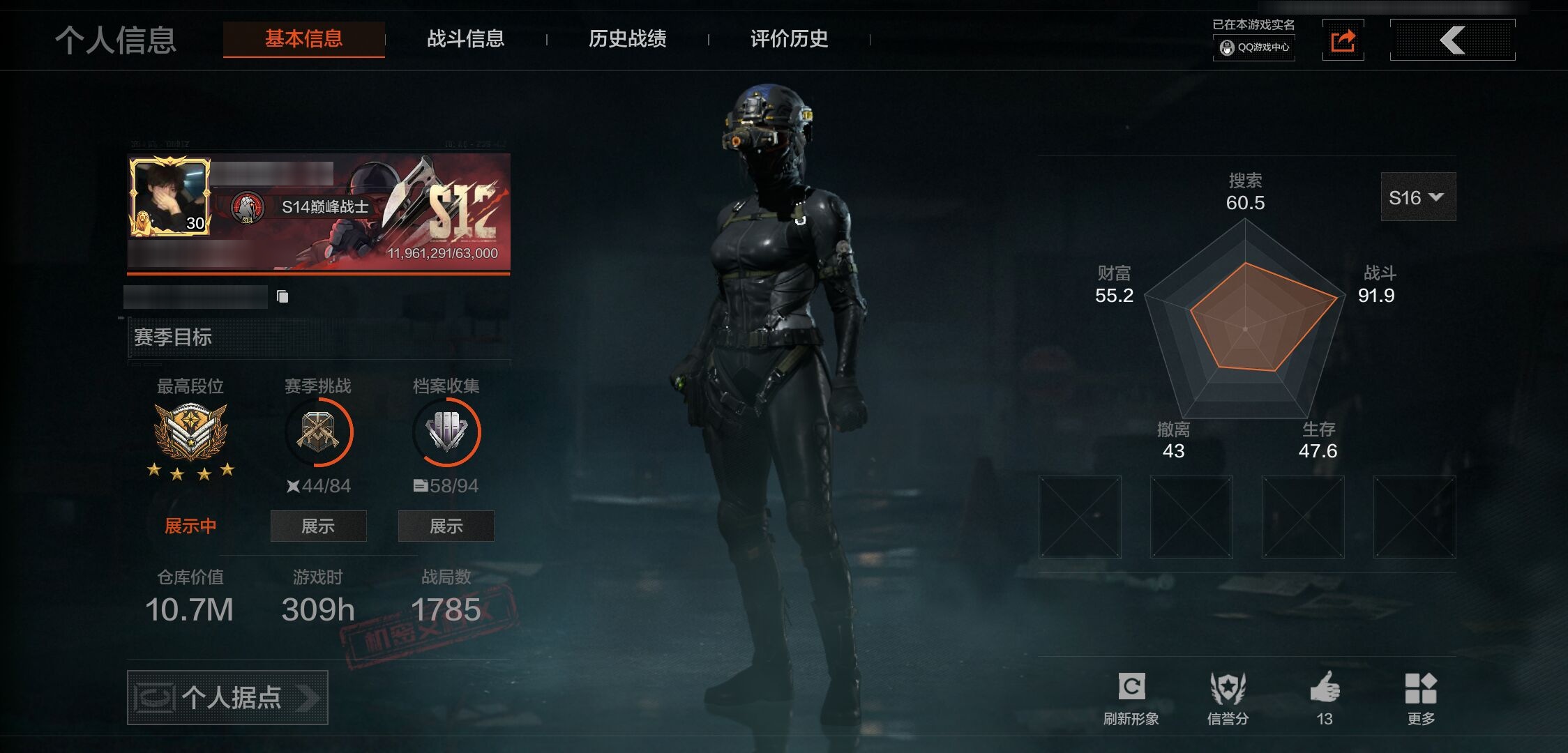This screenshot has width=1568, height=753.
Task: Click the QQ游戏中心 badge
Action: pyautogui.click(x=1254, y=47)
